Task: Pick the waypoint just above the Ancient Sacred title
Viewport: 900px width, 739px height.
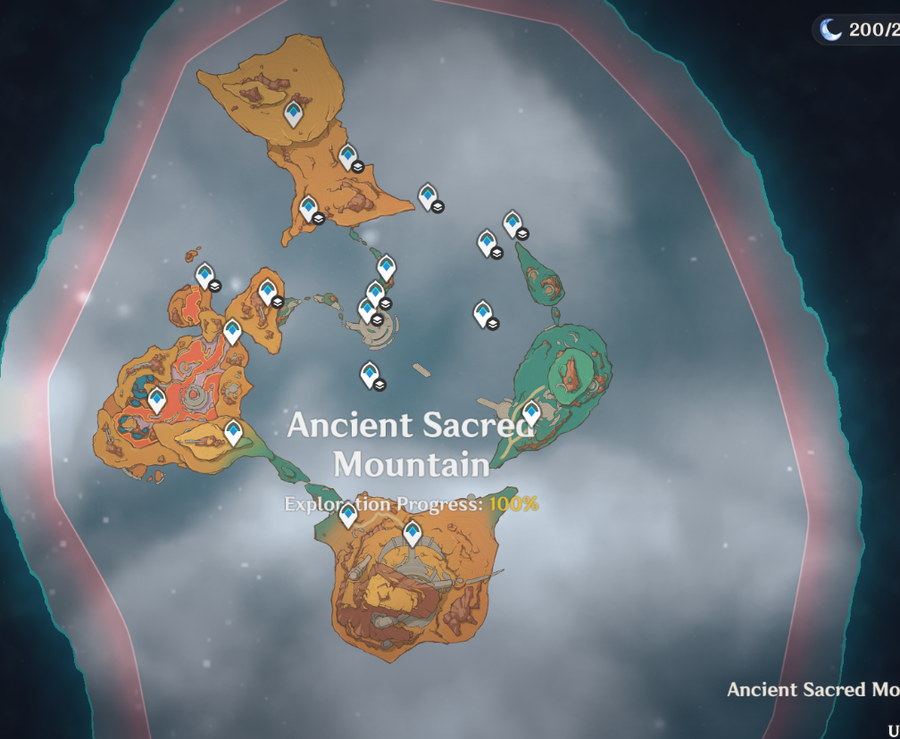Action: click(x=371, y=376)
